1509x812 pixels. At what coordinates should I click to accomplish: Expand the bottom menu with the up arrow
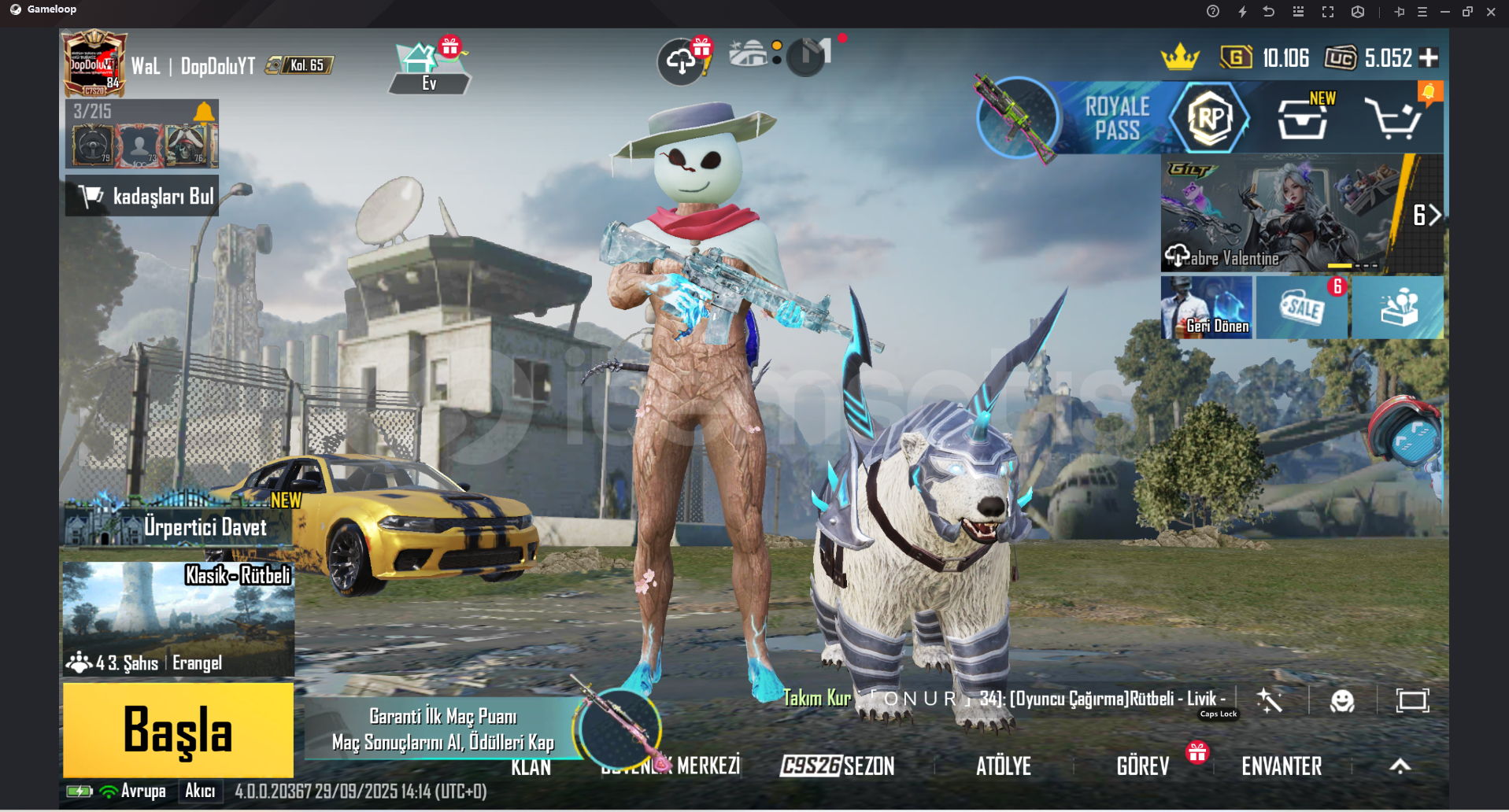click(1400, 766)
